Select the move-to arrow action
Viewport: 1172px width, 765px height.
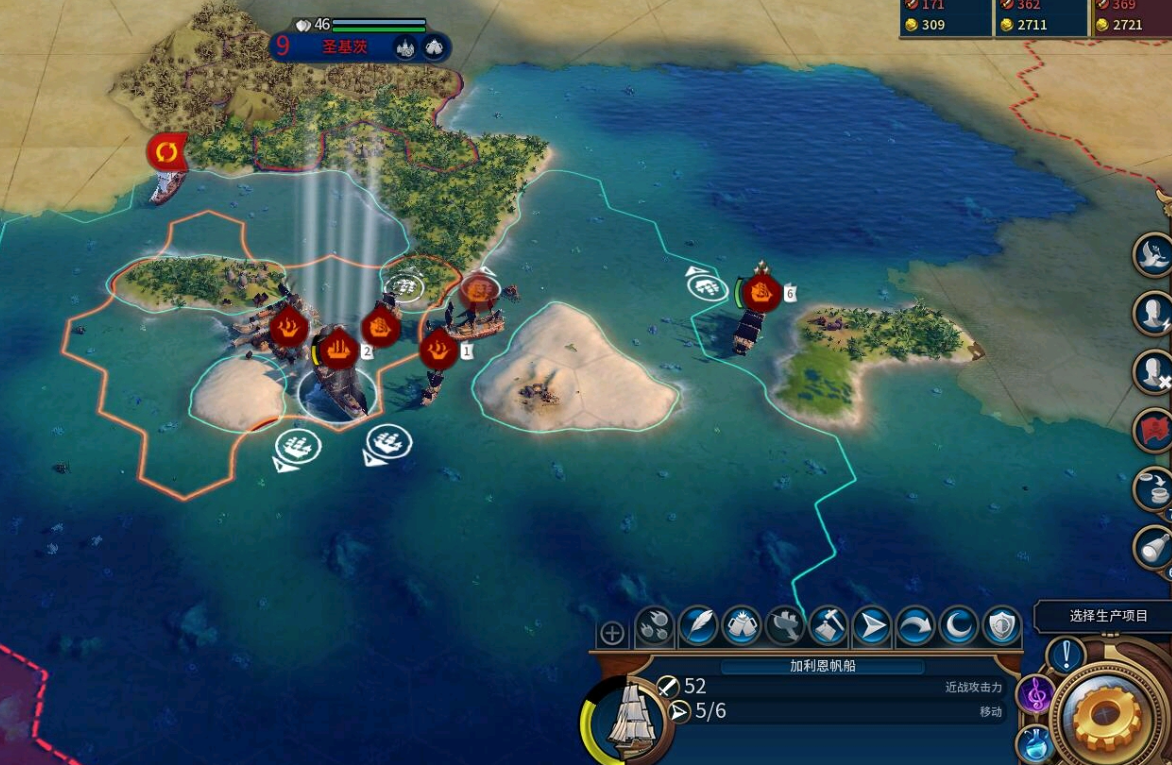tap(872, 627)
